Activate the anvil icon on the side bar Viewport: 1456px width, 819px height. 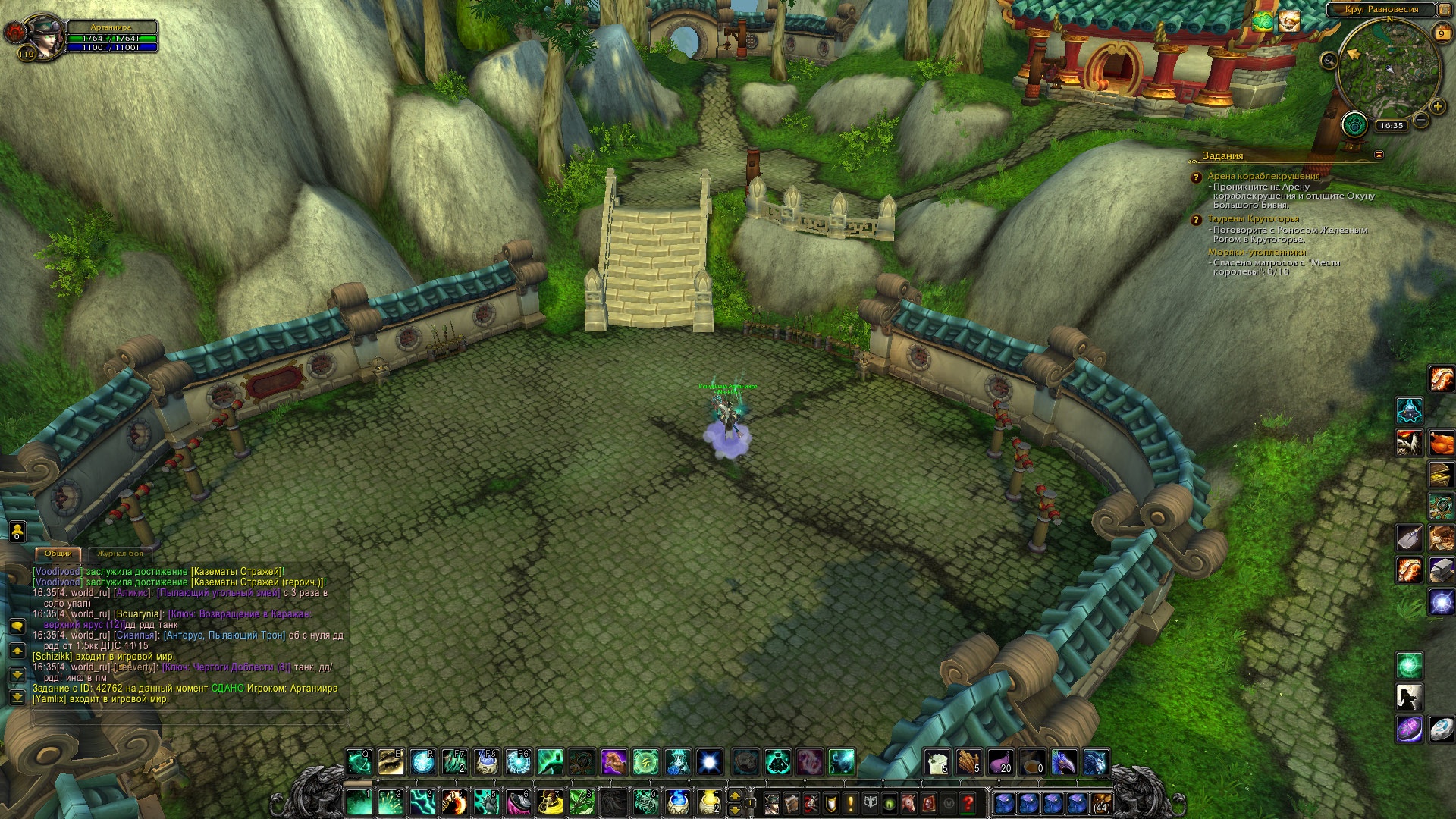coord(1442,570)
